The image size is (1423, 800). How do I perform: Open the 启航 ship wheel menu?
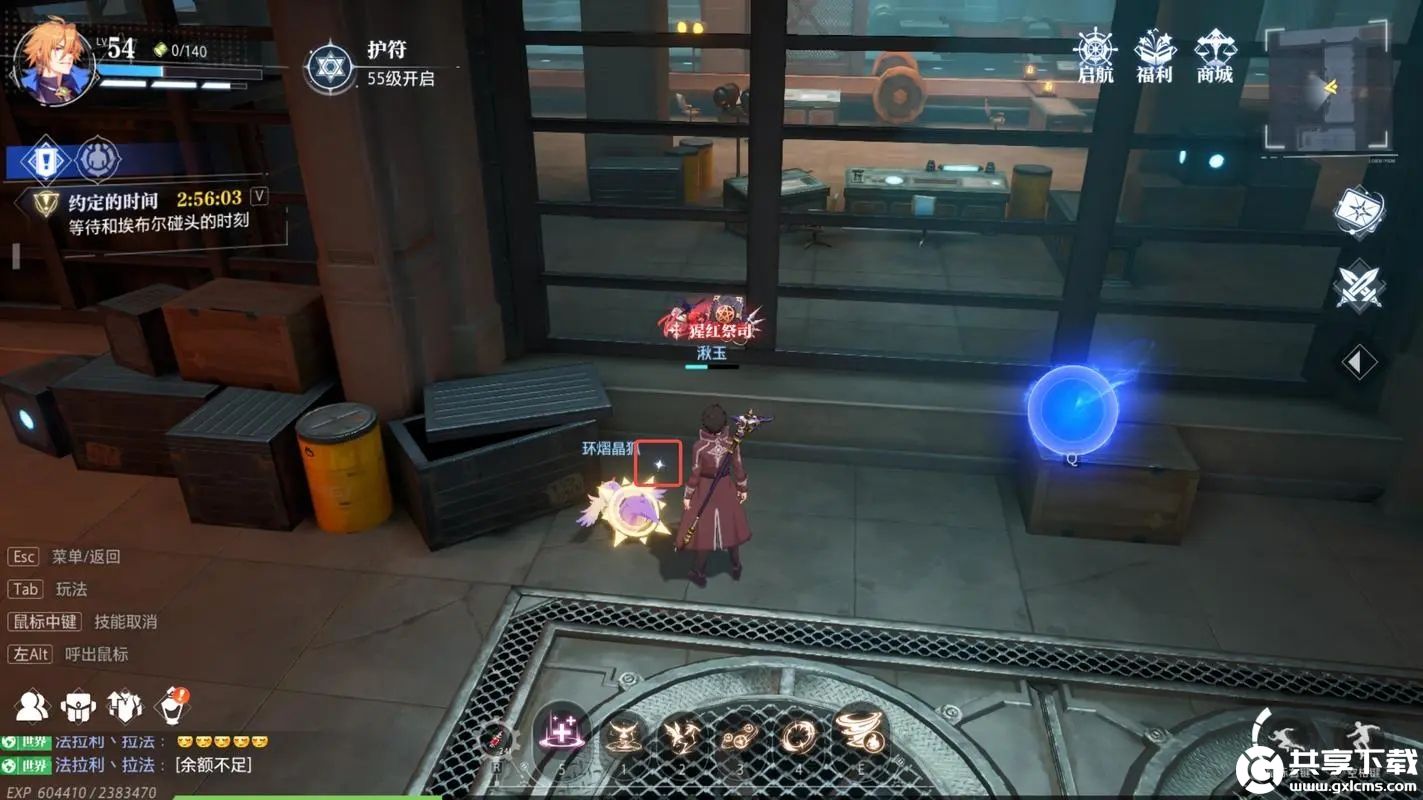[1095, 55]
